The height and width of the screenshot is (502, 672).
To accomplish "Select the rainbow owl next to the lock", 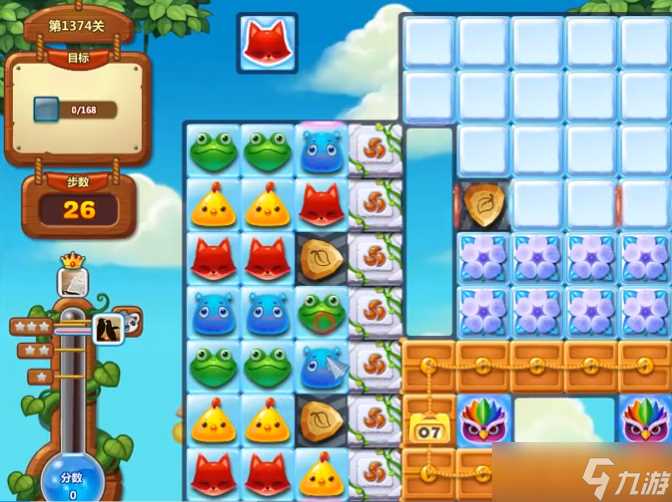I will pos(484,420).
